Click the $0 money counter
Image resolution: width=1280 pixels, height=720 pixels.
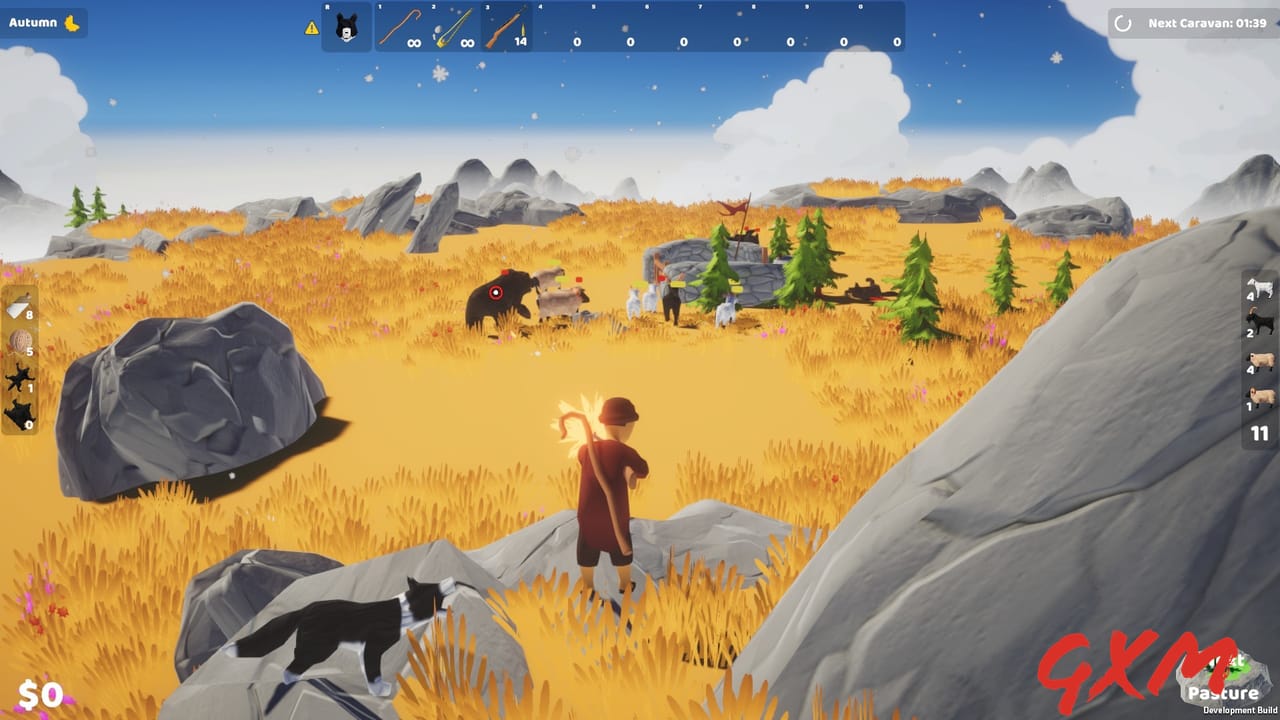(x=40, y=693)
